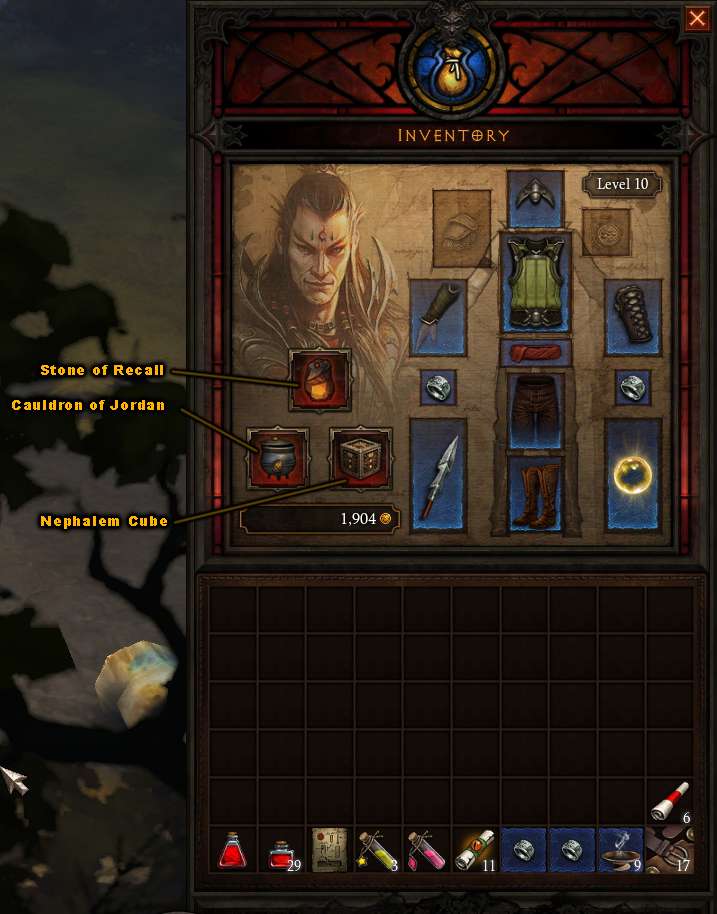
Task: Select the empty shoulder armor slot
Action: [461, 227]
